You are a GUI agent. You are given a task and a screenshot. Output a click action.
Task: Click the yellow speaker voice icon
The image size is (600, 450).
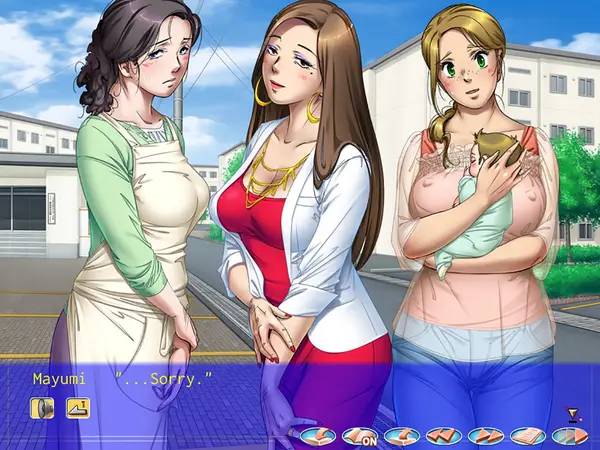pyautogui.click(x=42, y=407)
